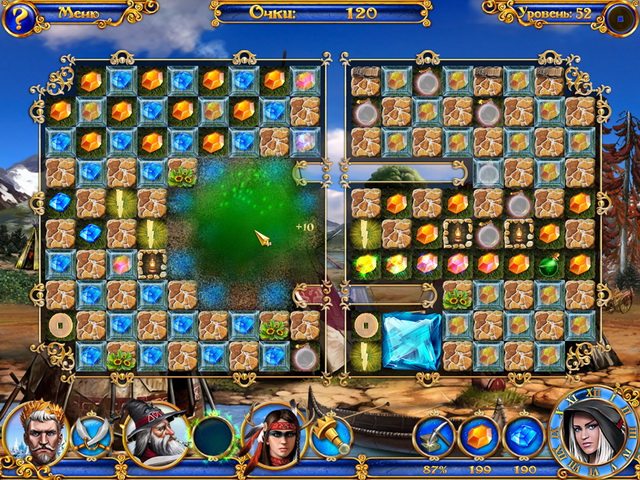Click the dark round button beside Уровень
Viewport: 640px width, 480px height.
[620, 16]
